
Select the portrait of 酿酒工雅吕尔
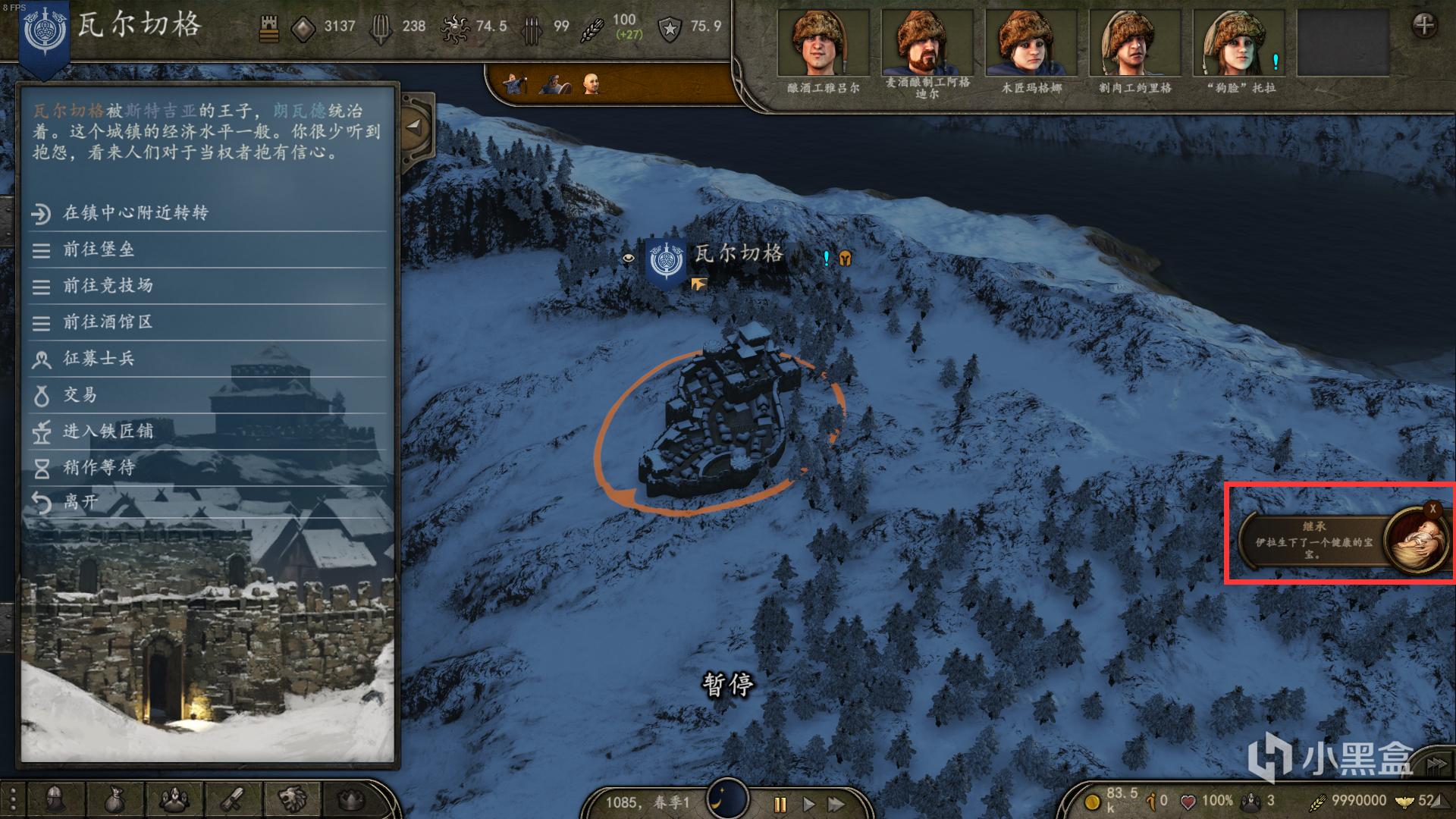click(x=823, y=44)
